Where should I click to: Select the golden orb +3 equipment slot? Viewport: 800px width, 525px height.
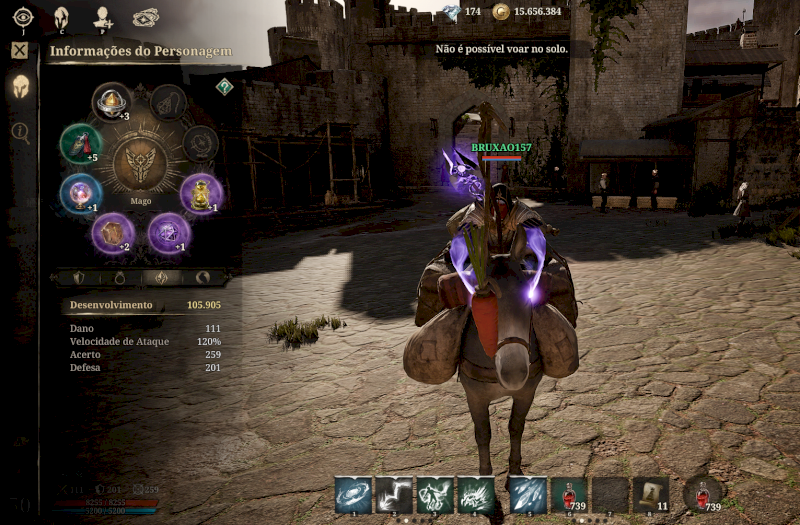[111, 101]
